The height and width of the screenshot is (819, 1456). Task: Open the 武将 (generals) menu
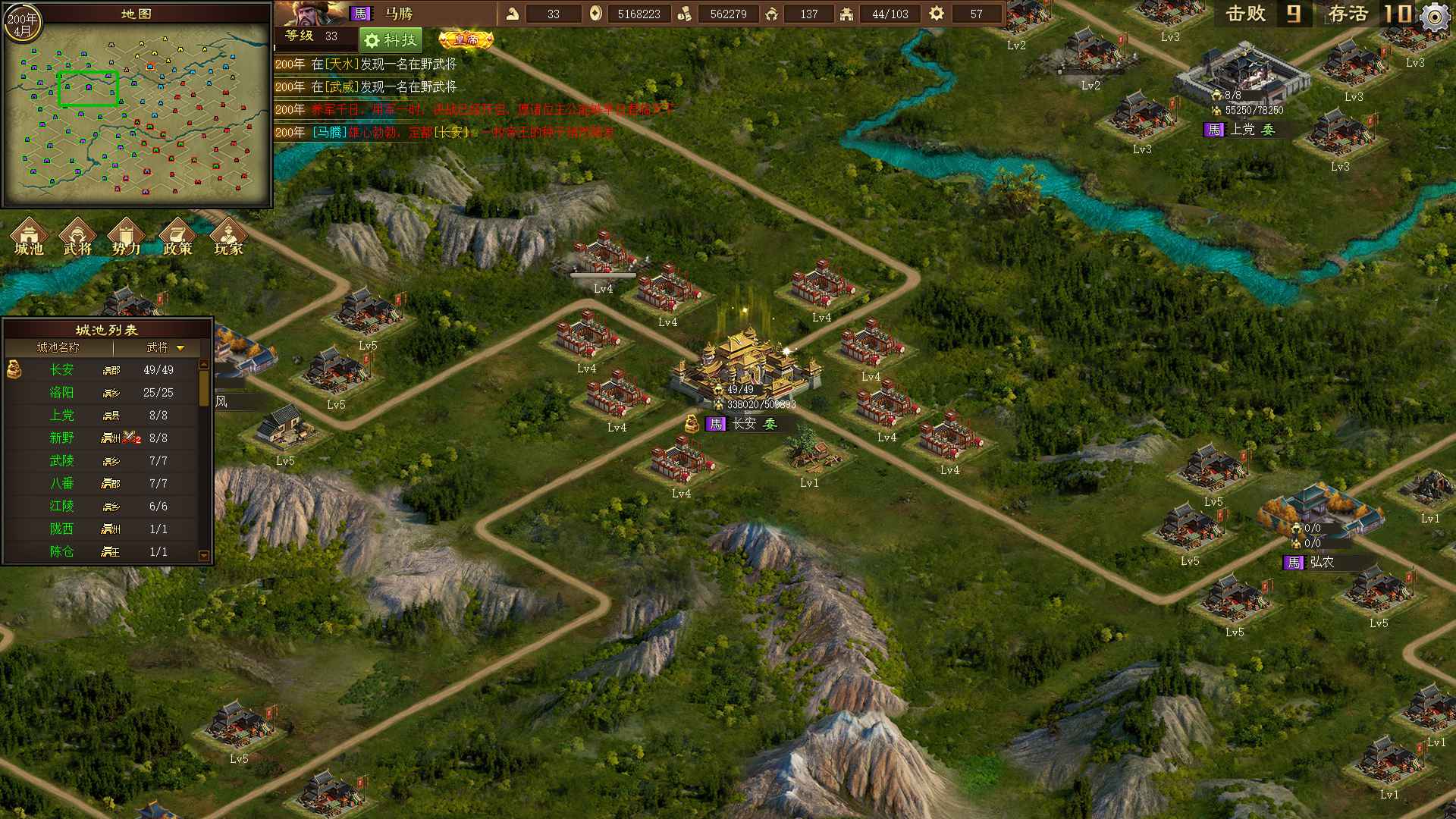coord(77,237)
